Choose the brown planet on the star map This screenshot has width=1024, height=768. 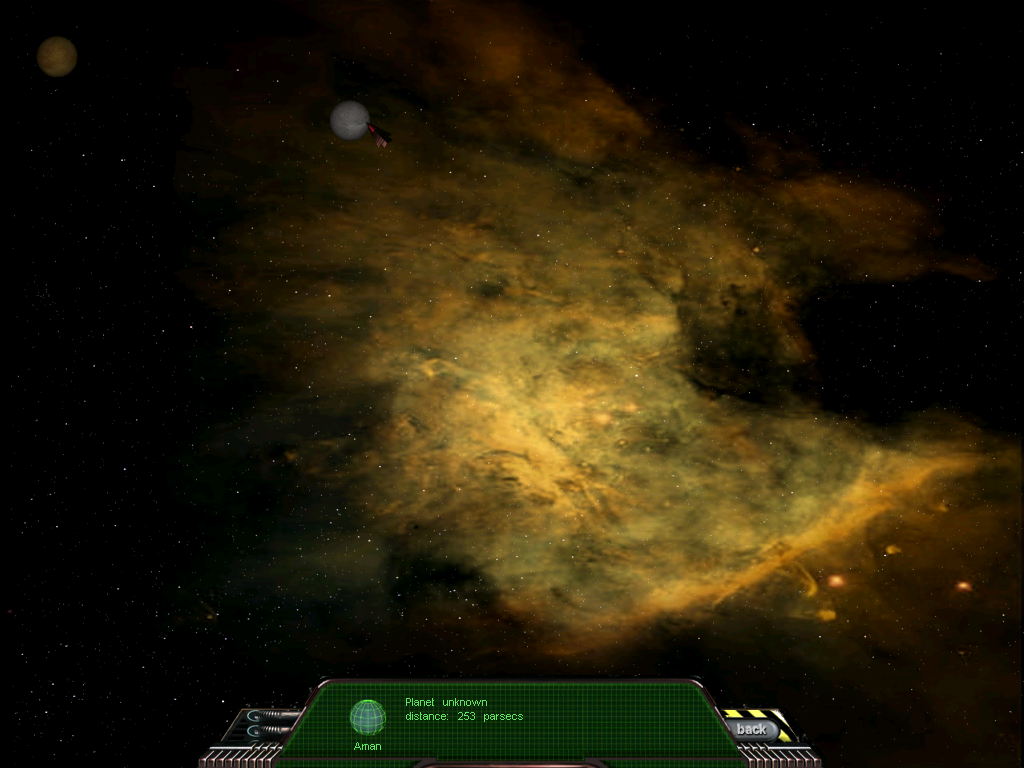[57, 56]
